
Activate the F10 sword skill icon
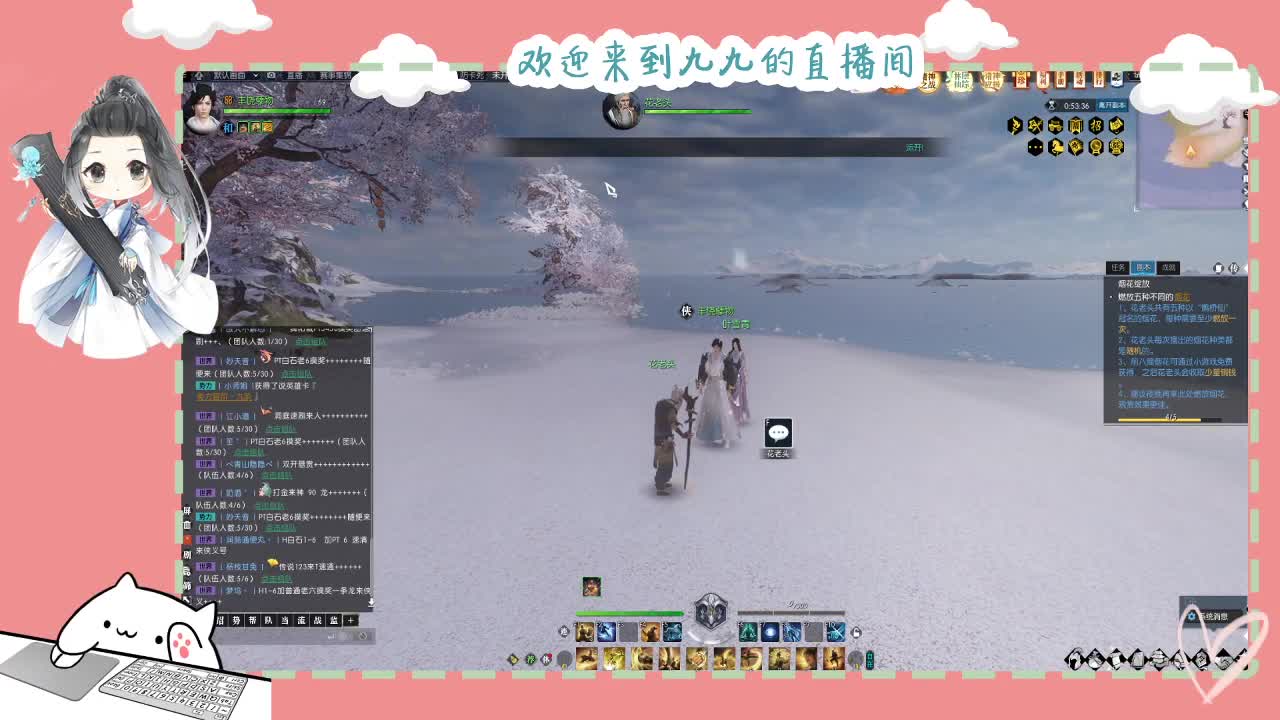(x=834, y=632)
